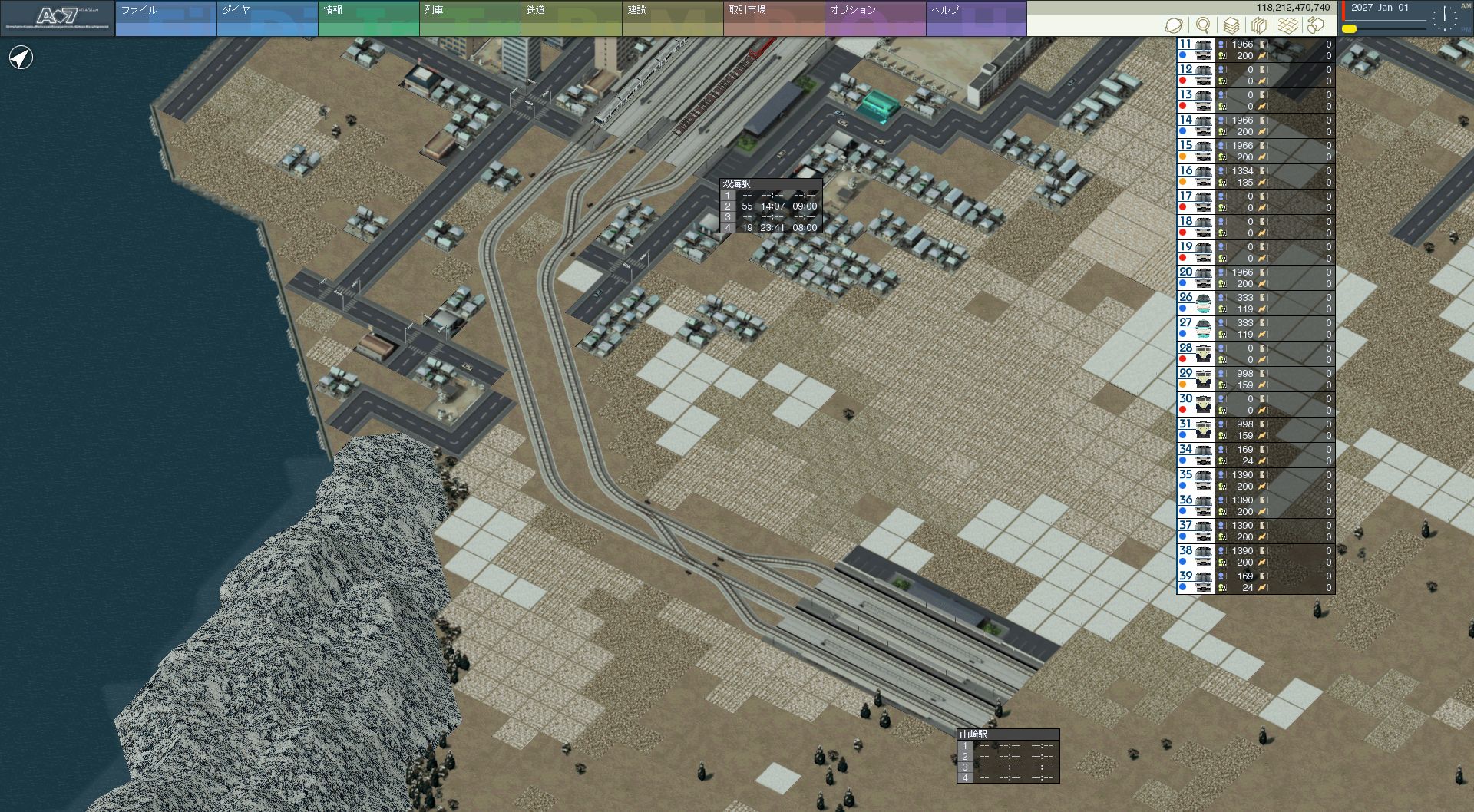The image size is (1474, 812).
Task: Open the ヘルプ (Help) menu
Action: tap(976, 18)
